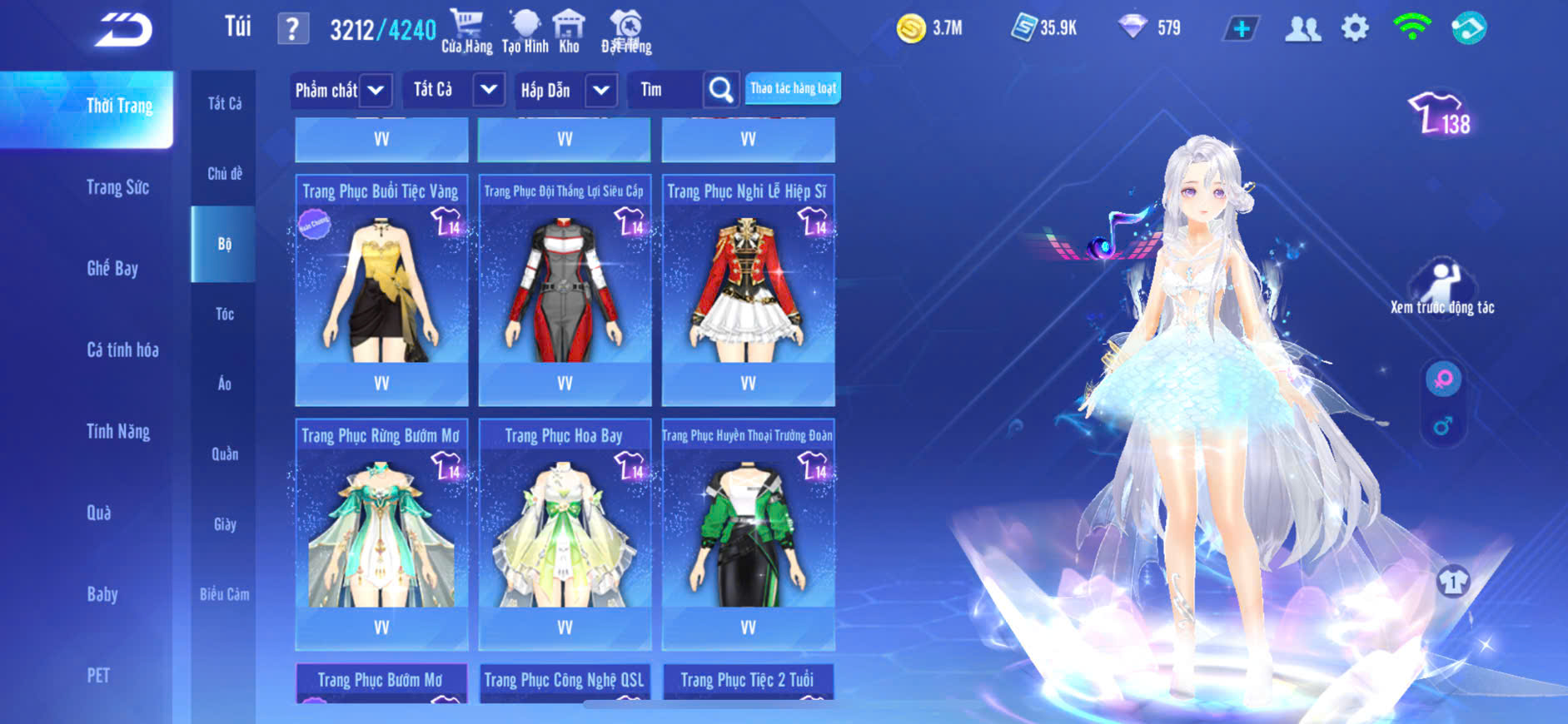The image size is (1568, 724).
Task: Go back with the top-left arrow
Action: [123, 31]
